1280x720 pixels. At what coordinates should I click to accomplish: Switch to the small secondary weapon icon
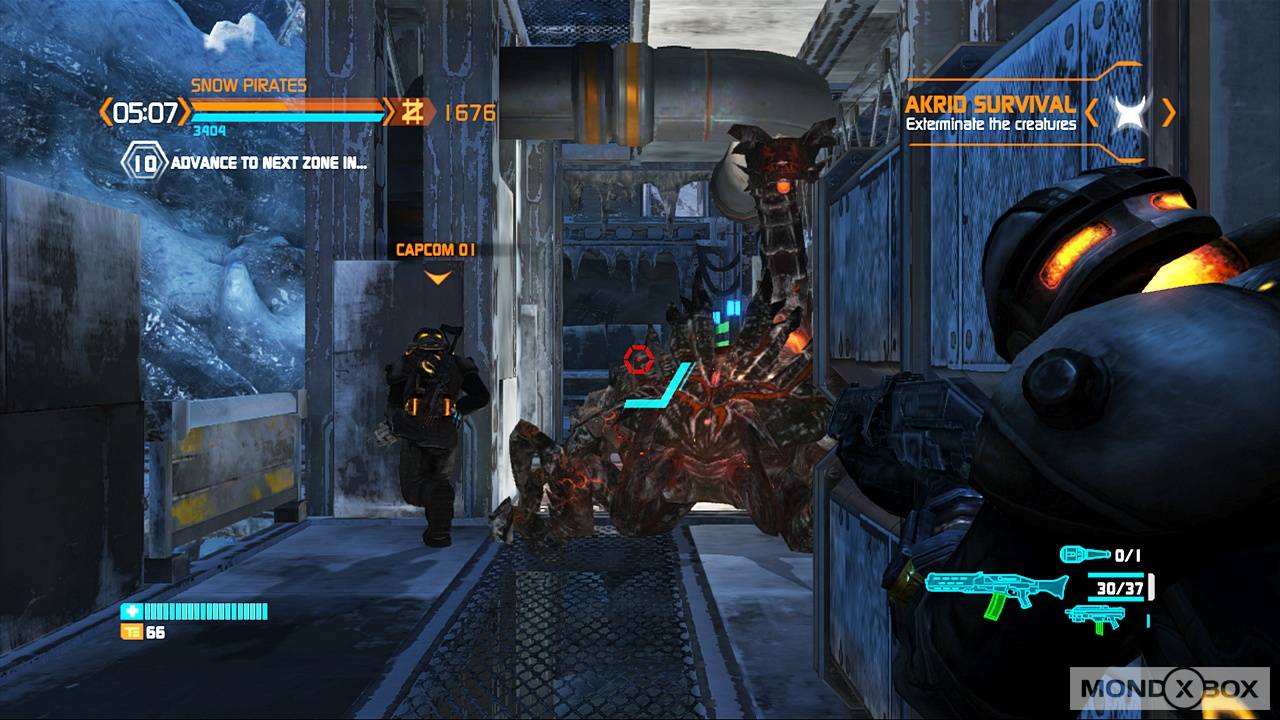point(1094,616)
